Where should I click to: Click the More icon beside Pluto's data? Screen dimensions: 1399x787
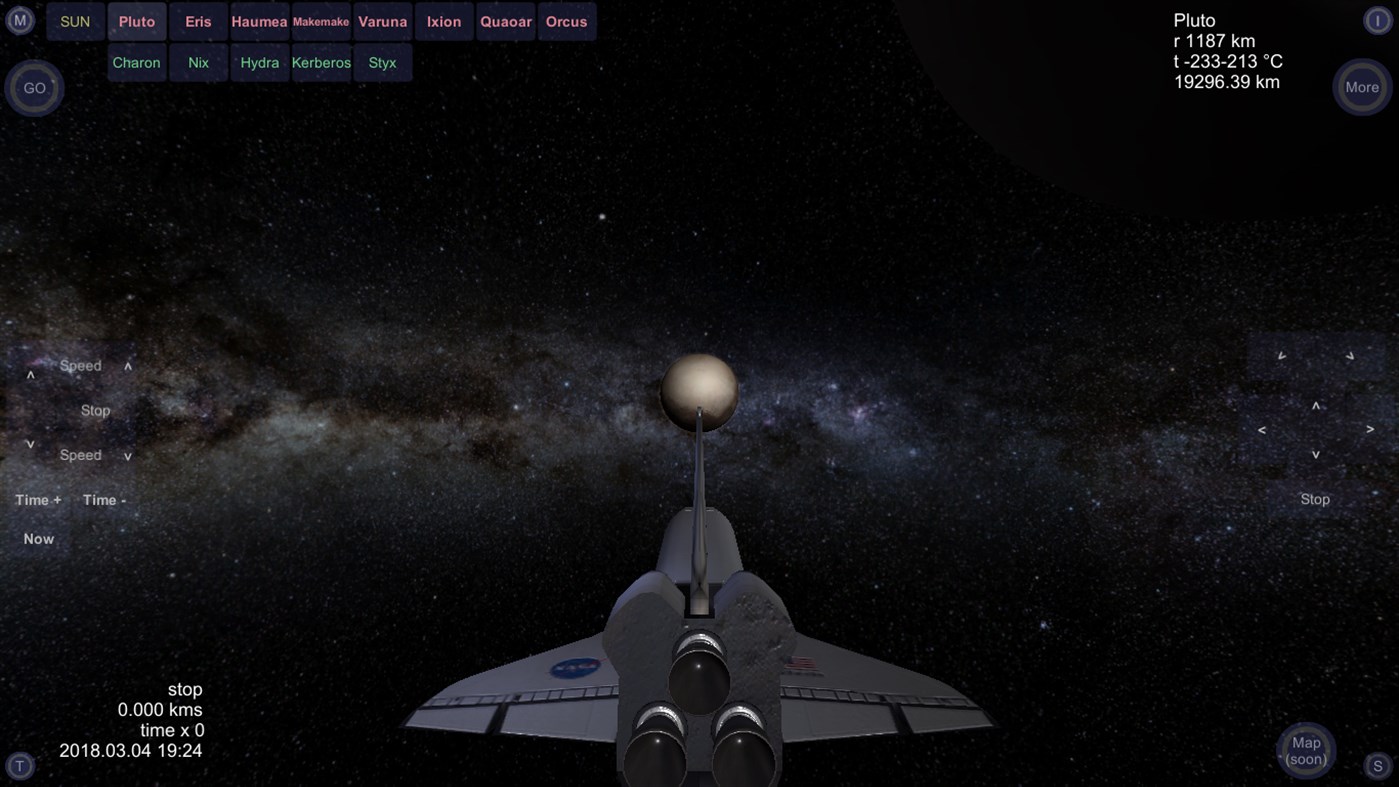click(x=1361, y=87)
